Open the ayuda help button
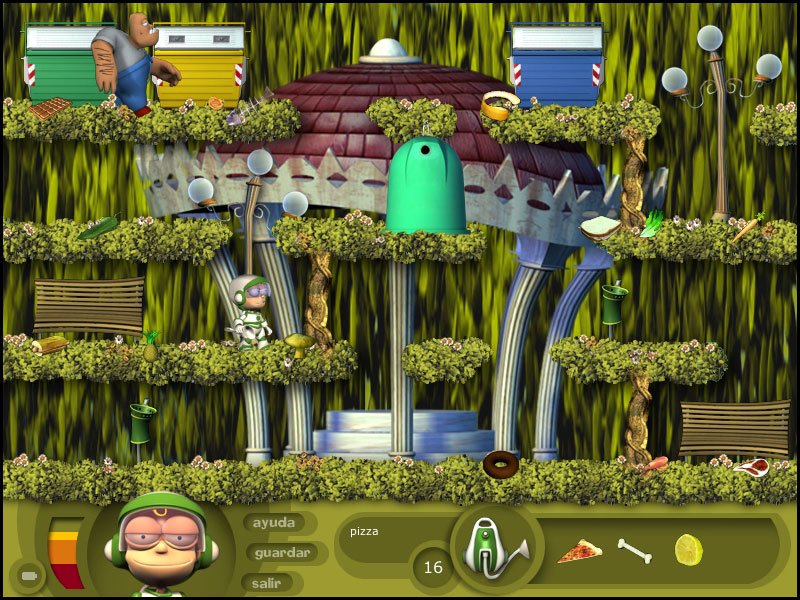This screenshot has width=800, height=600. point(274,523)
